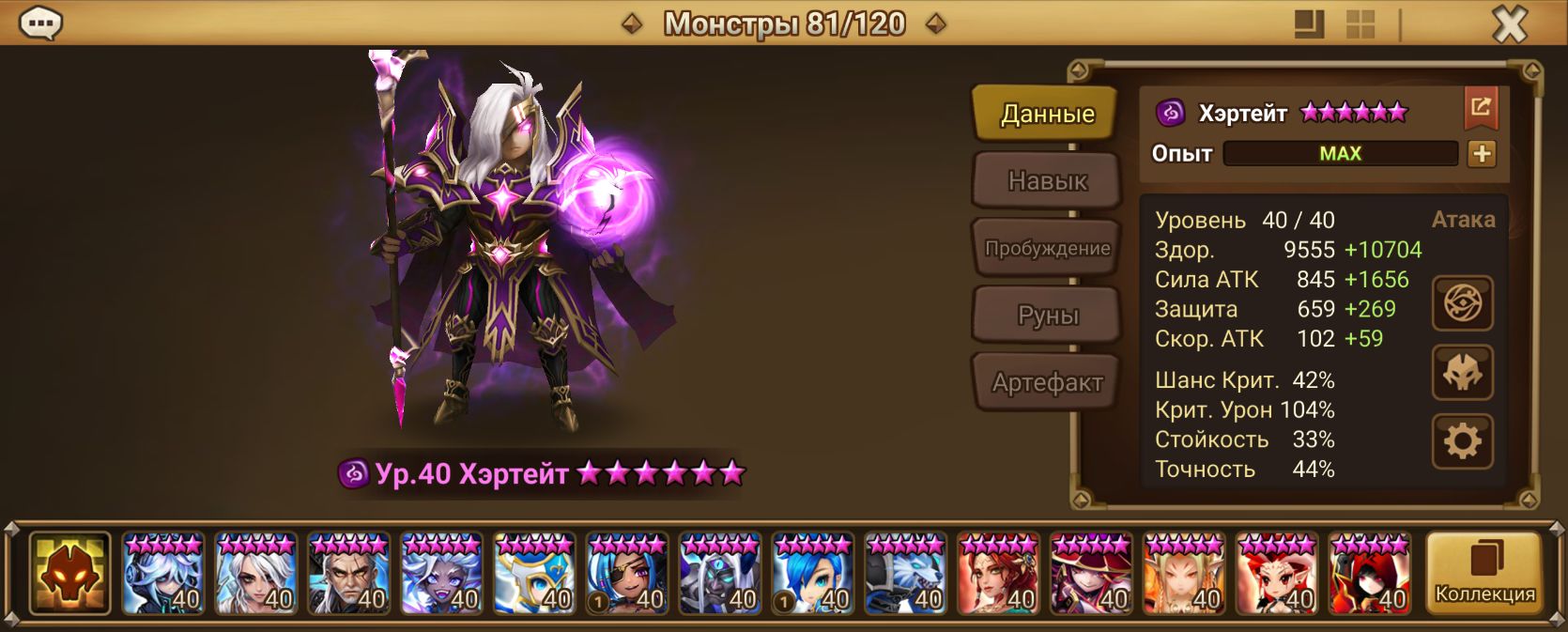1568x632 pixels.
Task: Choose the grey-bearded old man portrait
Action: 348,573
